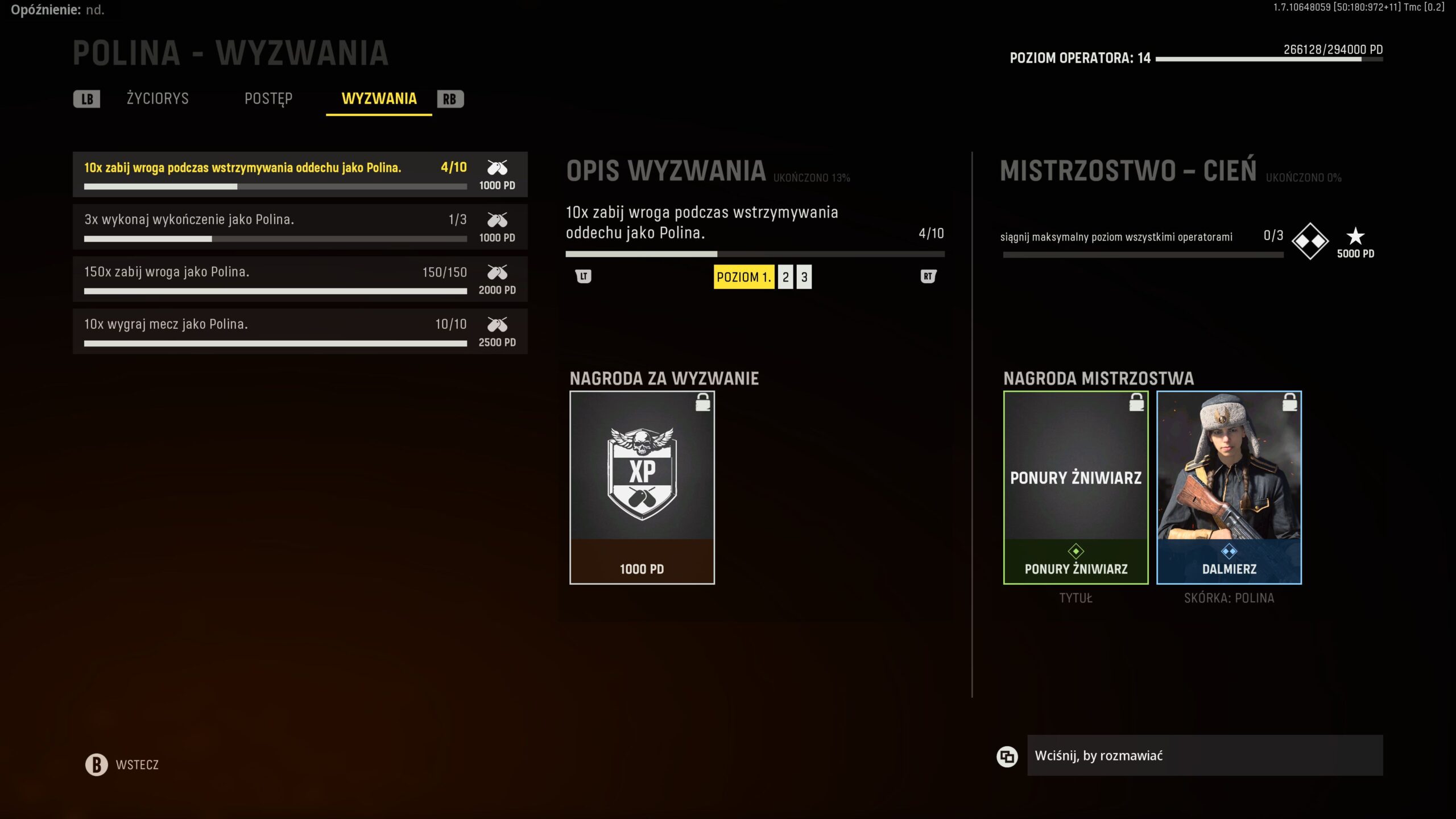Select the 150x zabij wroga challenge

300,279
